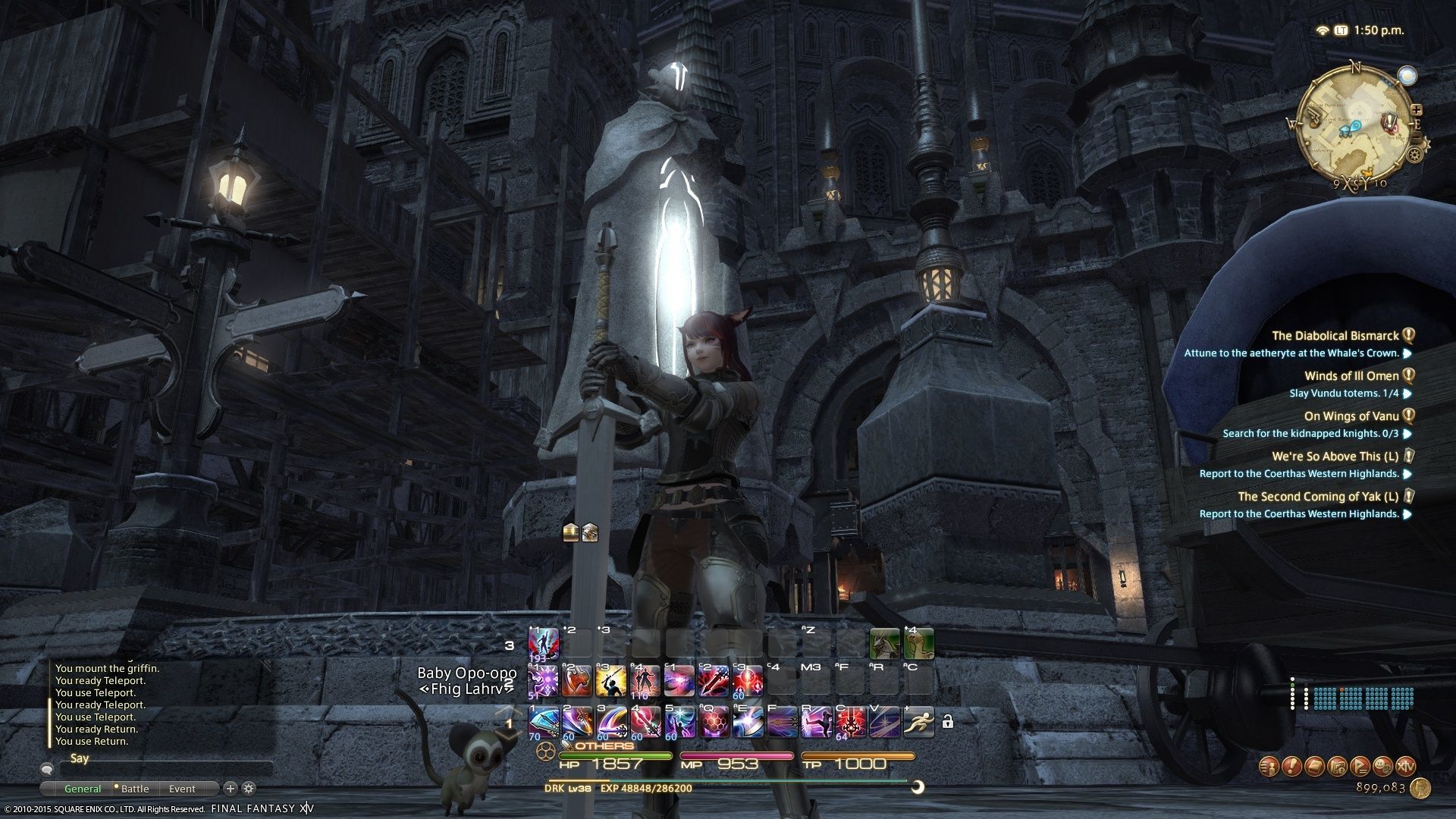
Task: Open the book Logs menu icon
Action: click(x=1315, y=766)
